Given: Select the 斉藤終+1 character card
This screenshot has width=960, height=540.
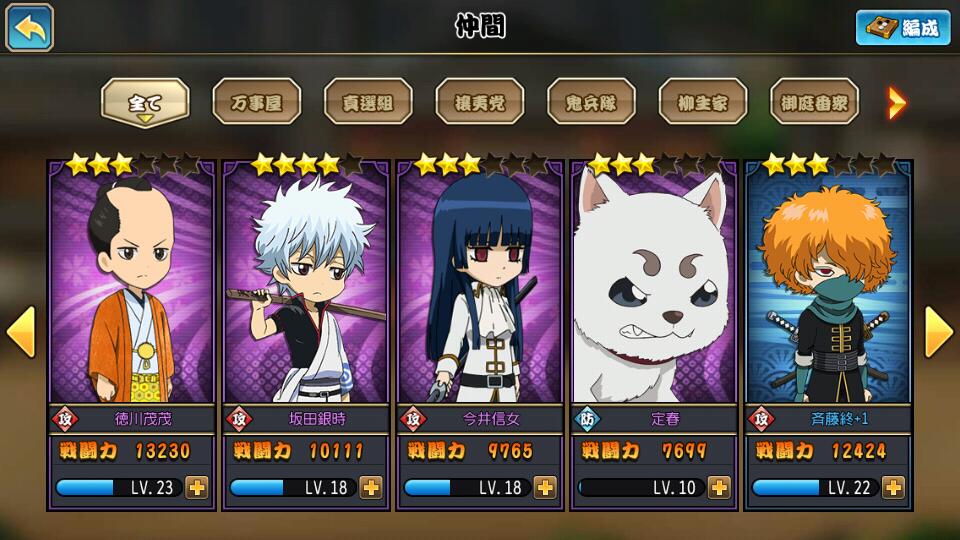Looking at the screenshot, I should [828, 290].
